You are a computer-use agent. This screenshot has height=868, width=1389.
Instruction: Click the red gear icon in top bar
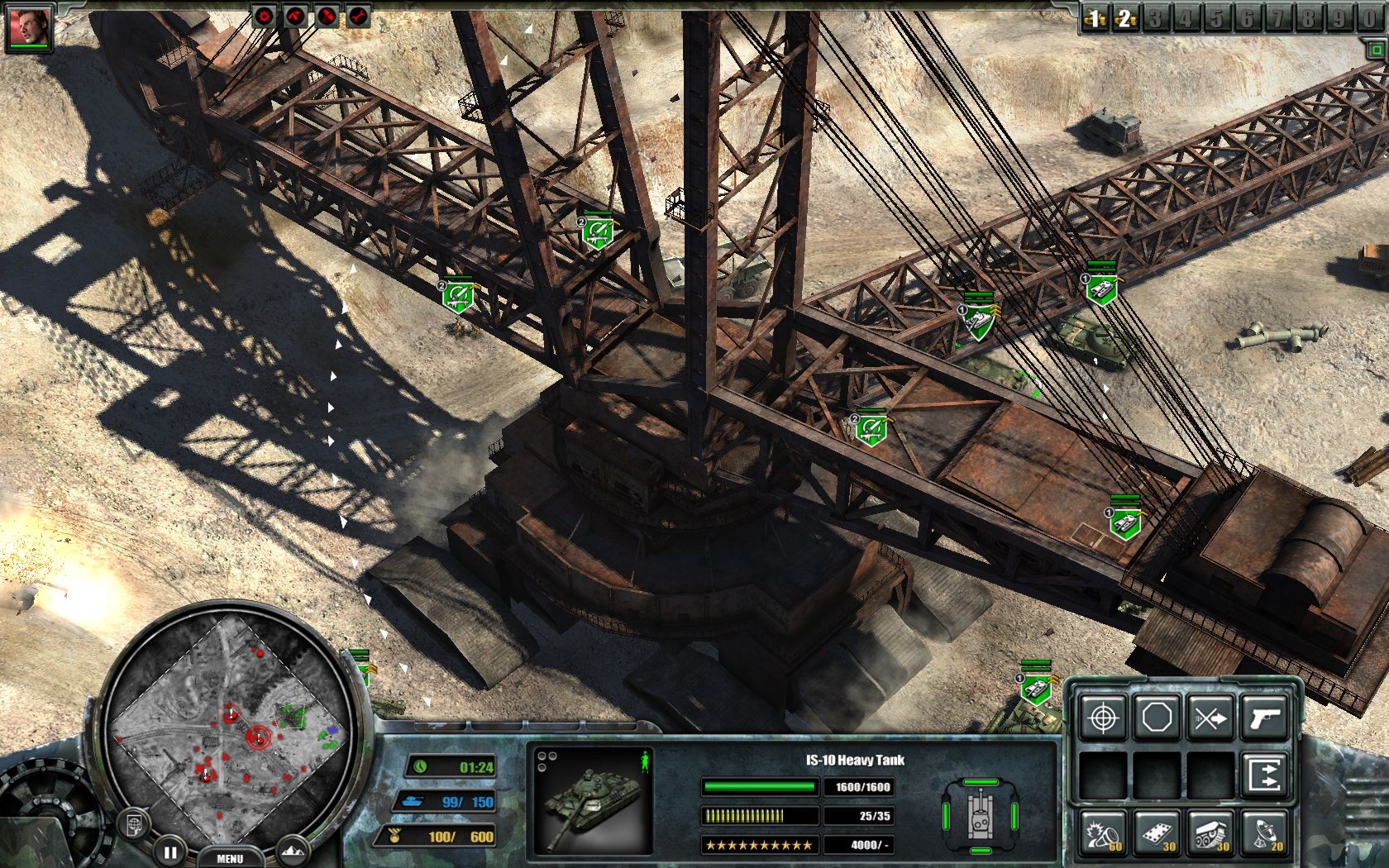(x=264, y=15)
